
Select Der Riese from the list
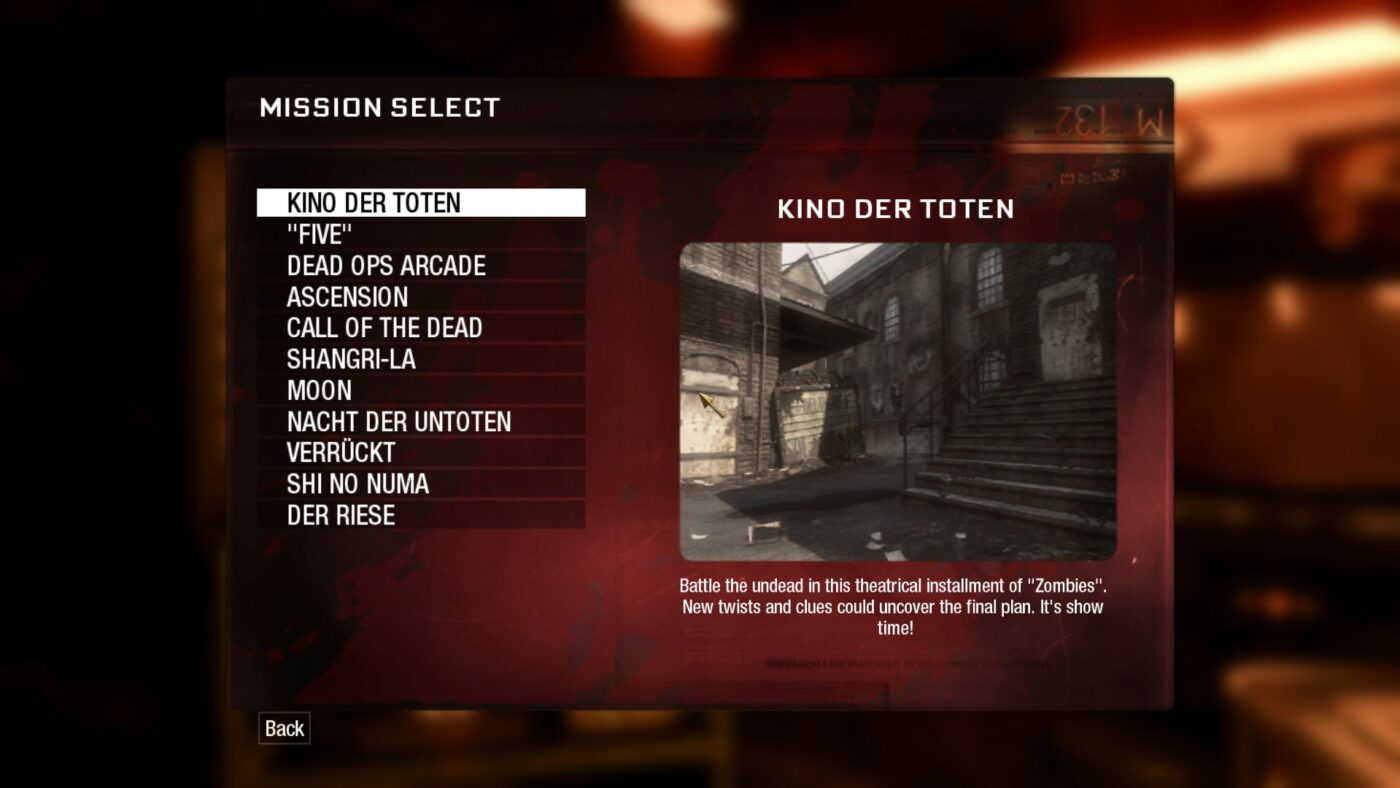click(341, 515)
